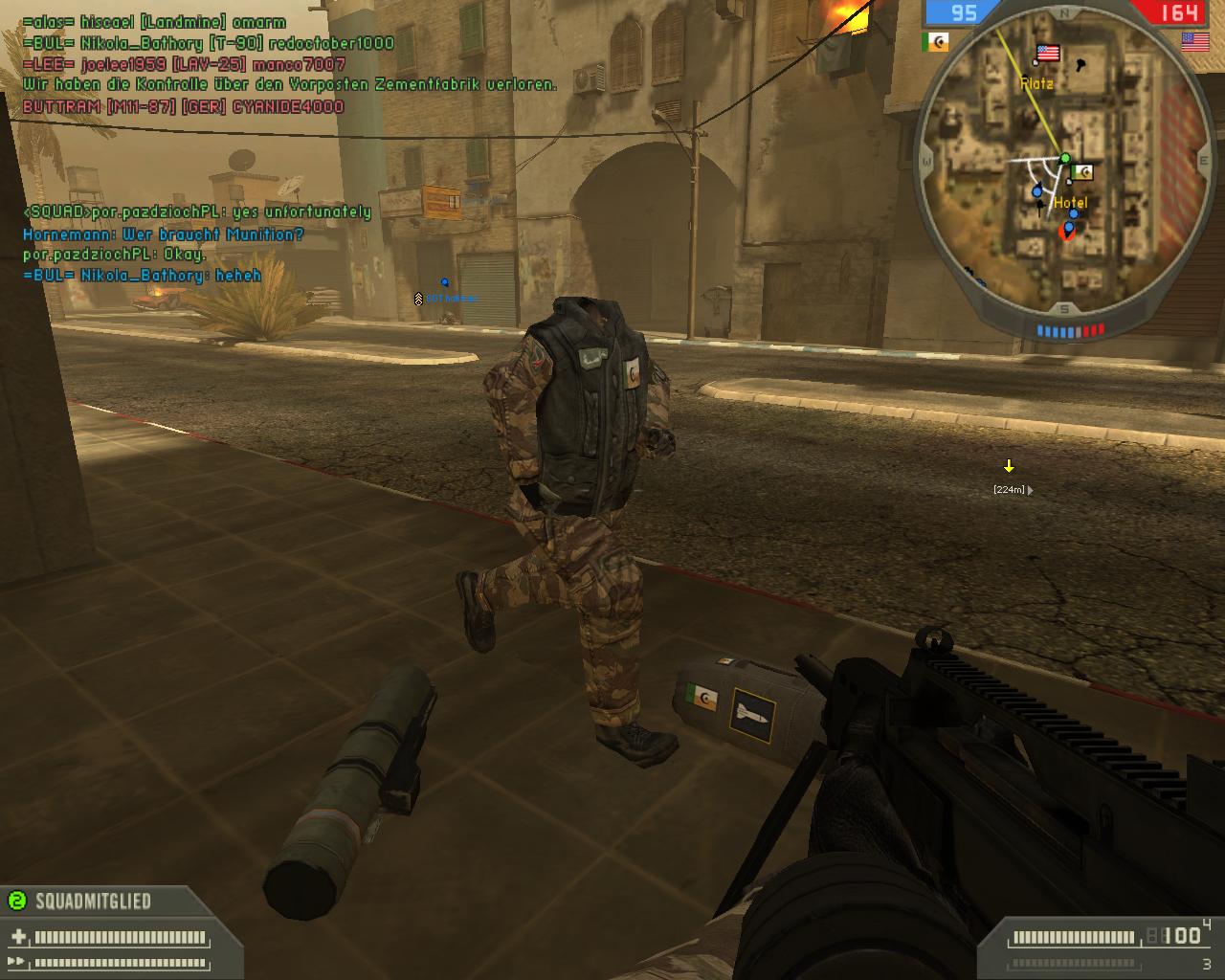The height and width of the screenshot is (980, 1225).
Task: Click the circular minimap
Action: 1064,160
